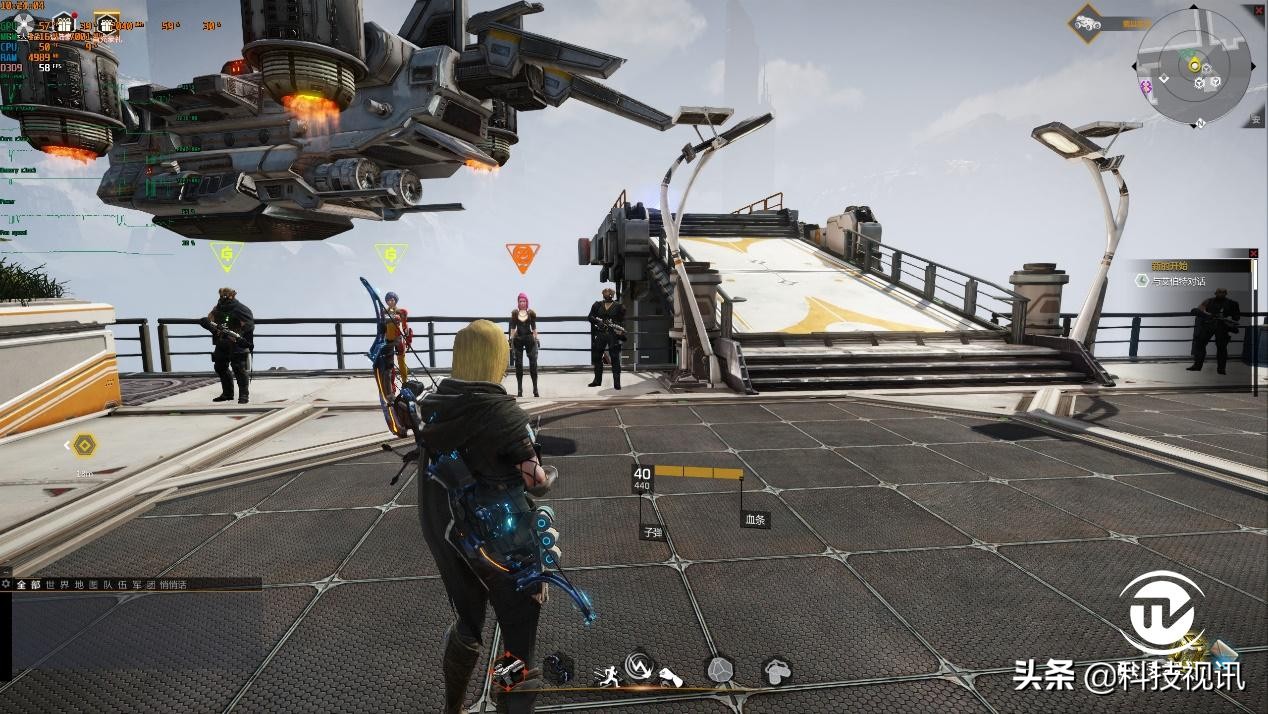Click the yellow hexagon waypoint marker
Screen dimensions: 1268x714
(84, 445)
